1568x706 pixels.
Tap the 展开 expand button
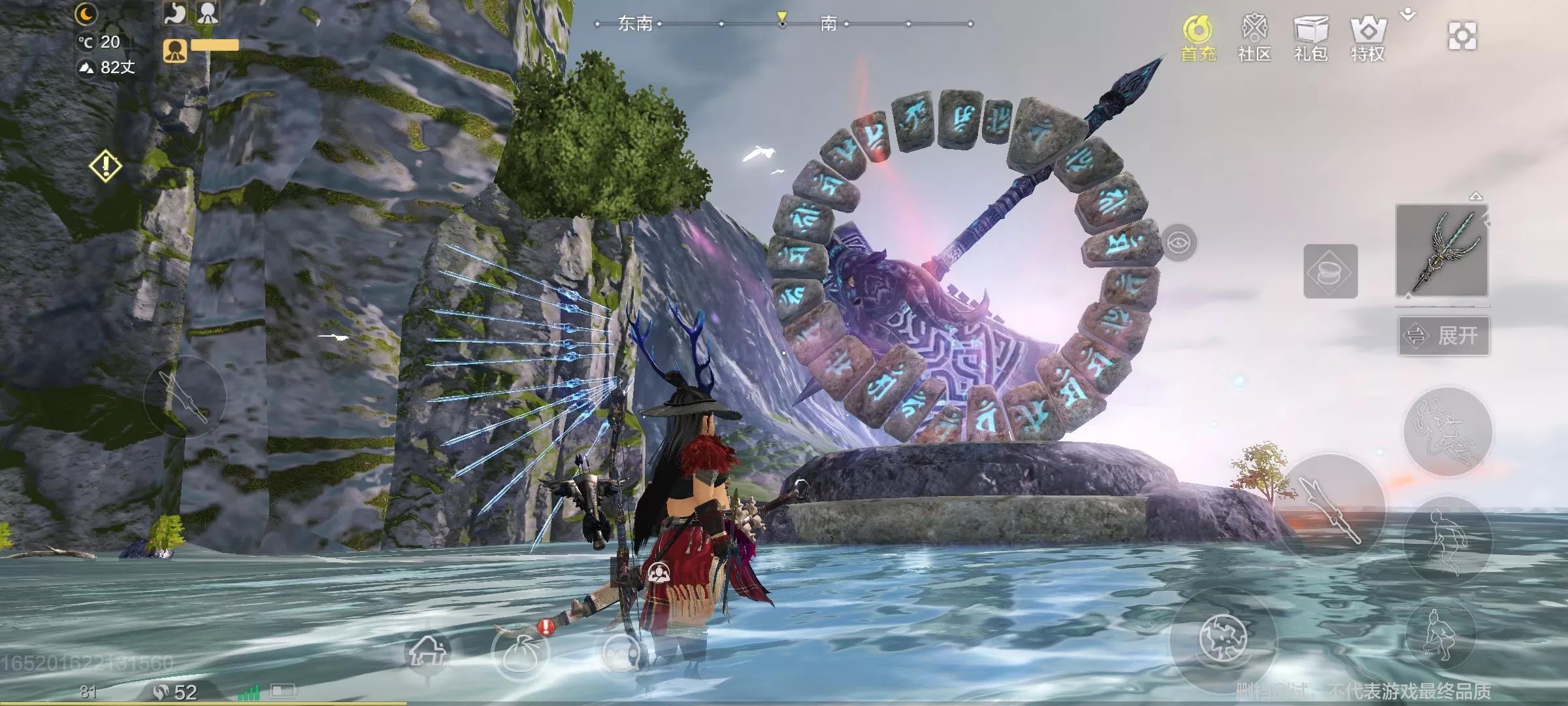[1444, 336]
